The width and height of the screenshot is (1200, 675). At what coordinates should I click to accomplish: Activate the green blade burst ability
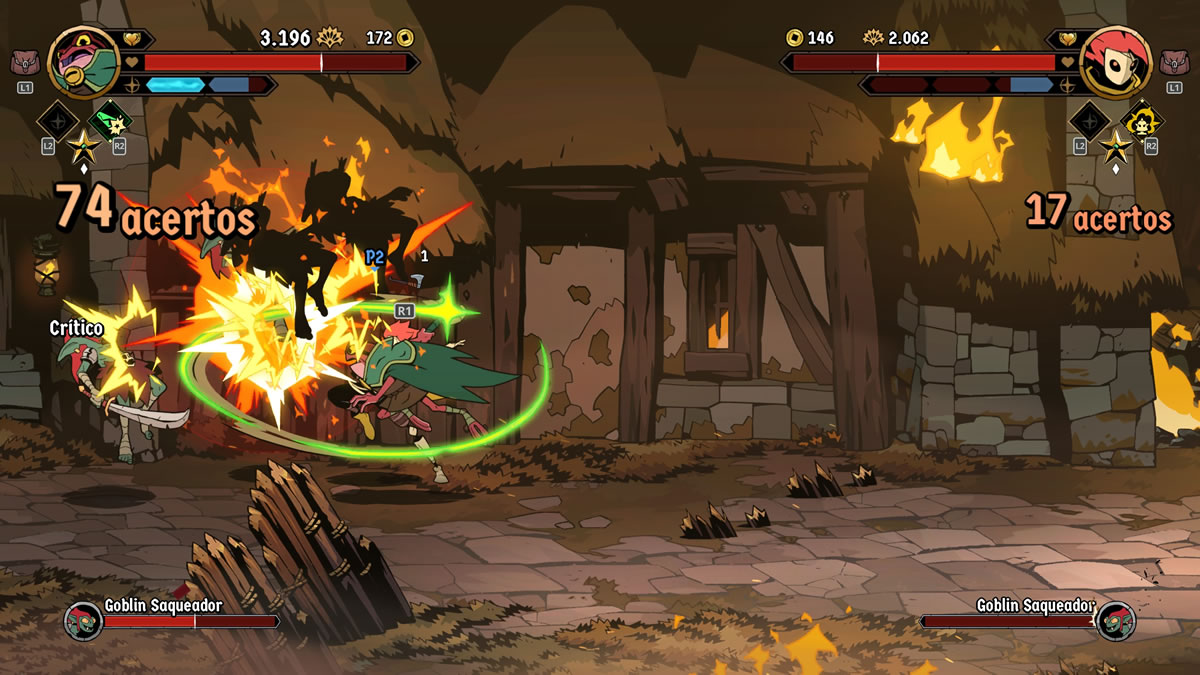tap(110, 122)
